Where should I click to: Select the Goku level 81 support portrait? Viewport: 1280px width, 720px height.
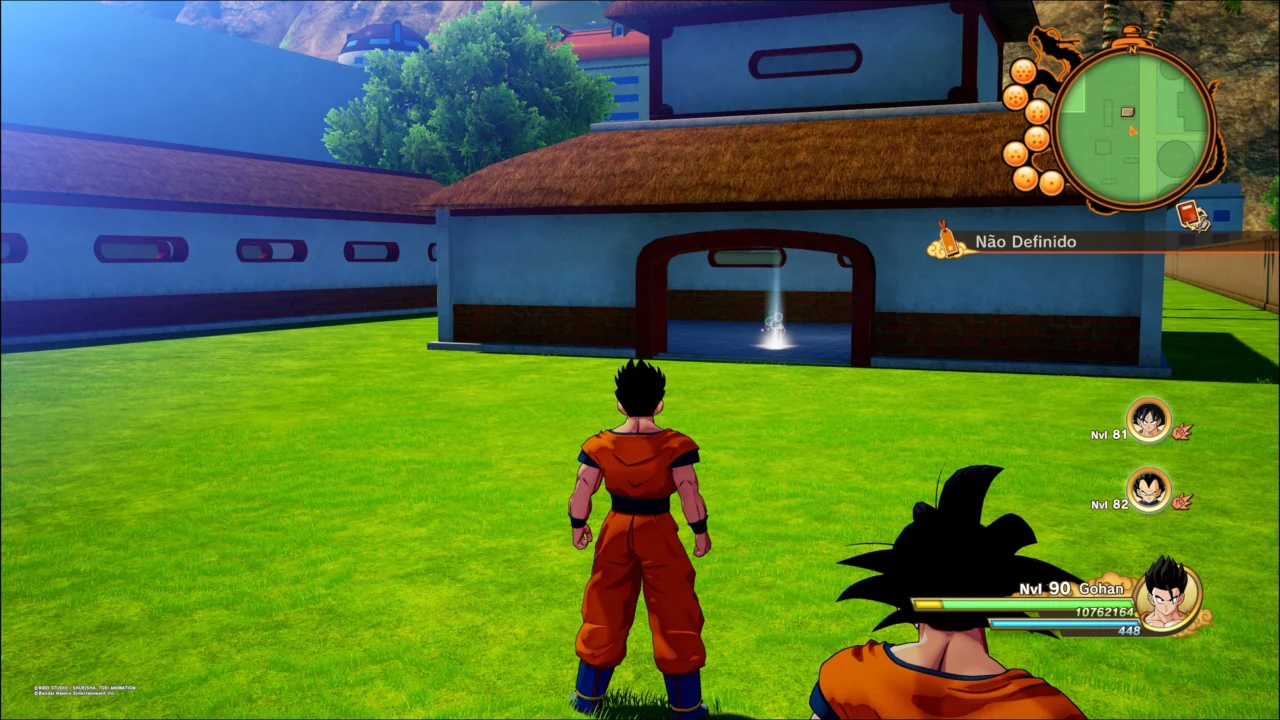click(1148, 419)
